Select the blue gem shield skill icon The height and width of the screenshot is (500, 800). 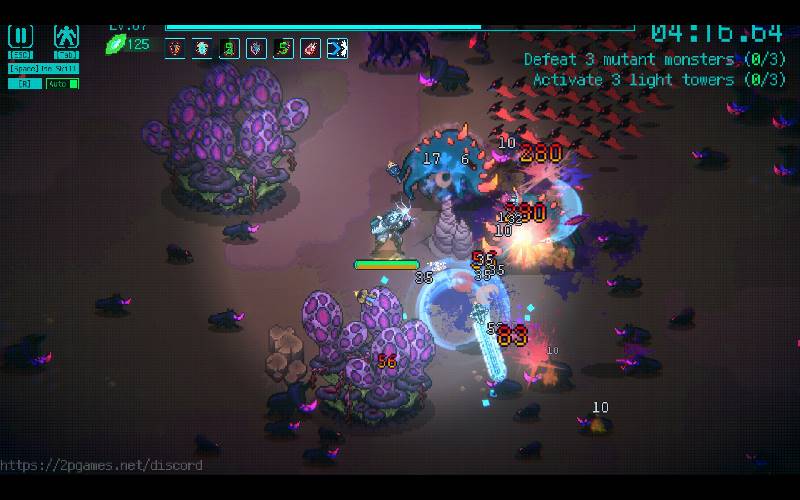coord(256,47)
